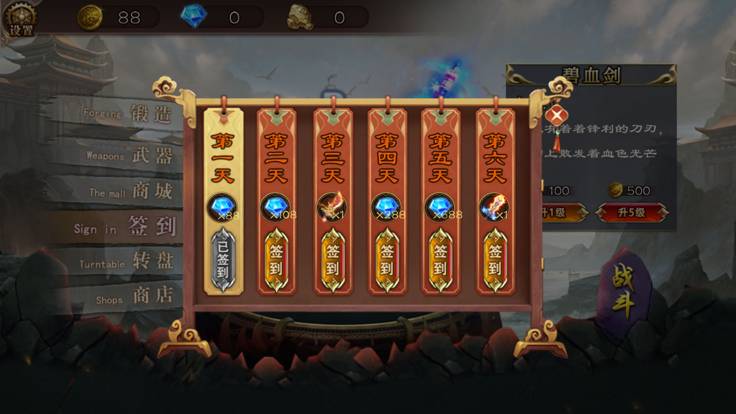736x414 pixels.
Task: Select the 第三天 sword reward icon
Action: click(x=331, y=206)
